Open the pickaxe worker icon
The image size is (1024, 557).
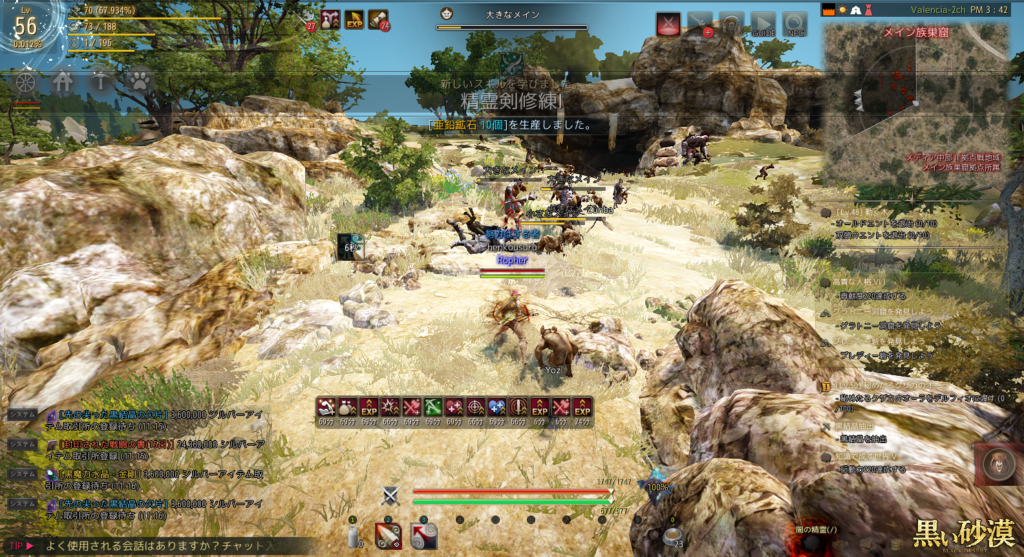click(x=101, y=82)
